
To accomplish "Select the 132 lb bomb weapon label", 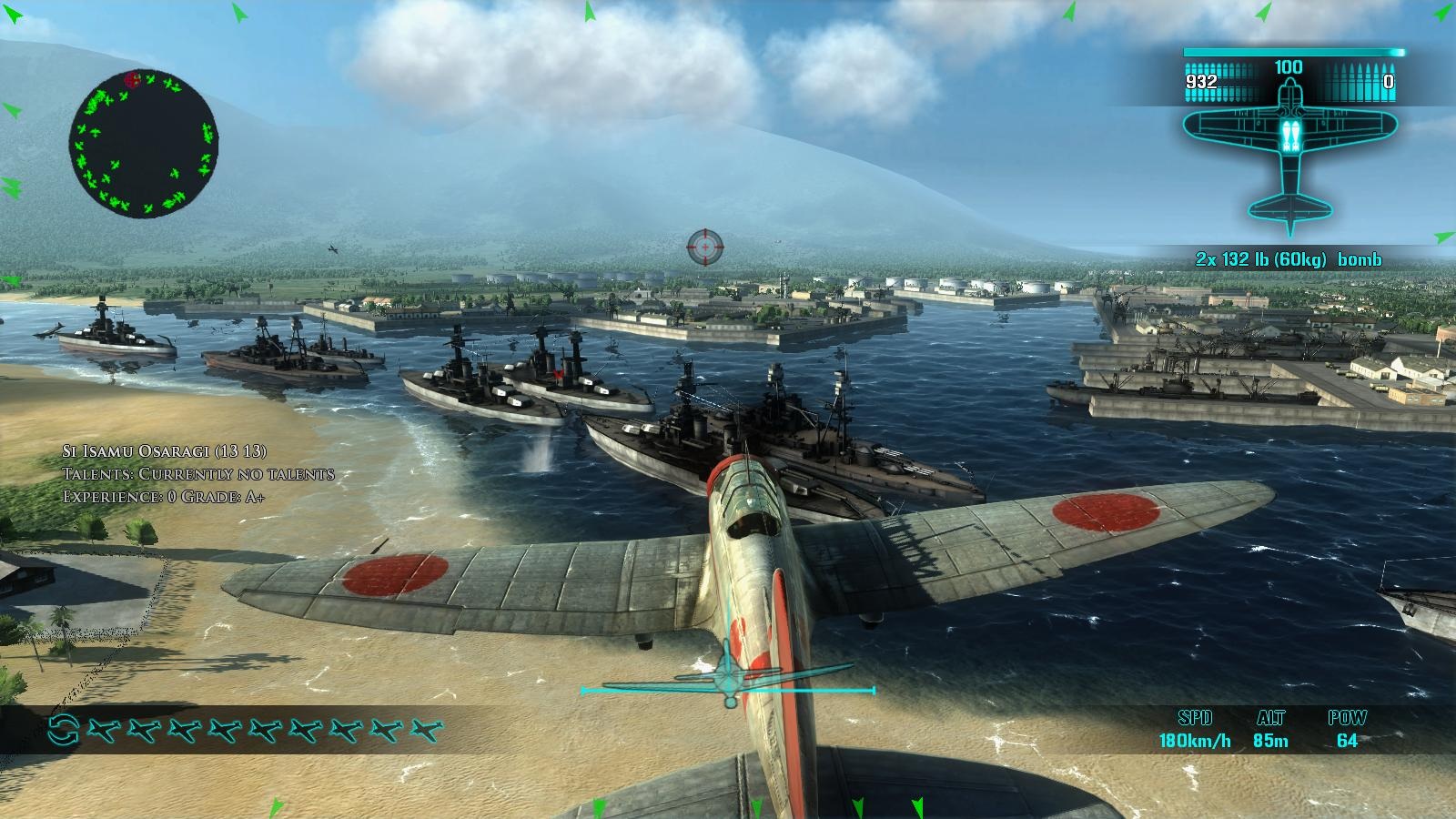I will 1289,259.
